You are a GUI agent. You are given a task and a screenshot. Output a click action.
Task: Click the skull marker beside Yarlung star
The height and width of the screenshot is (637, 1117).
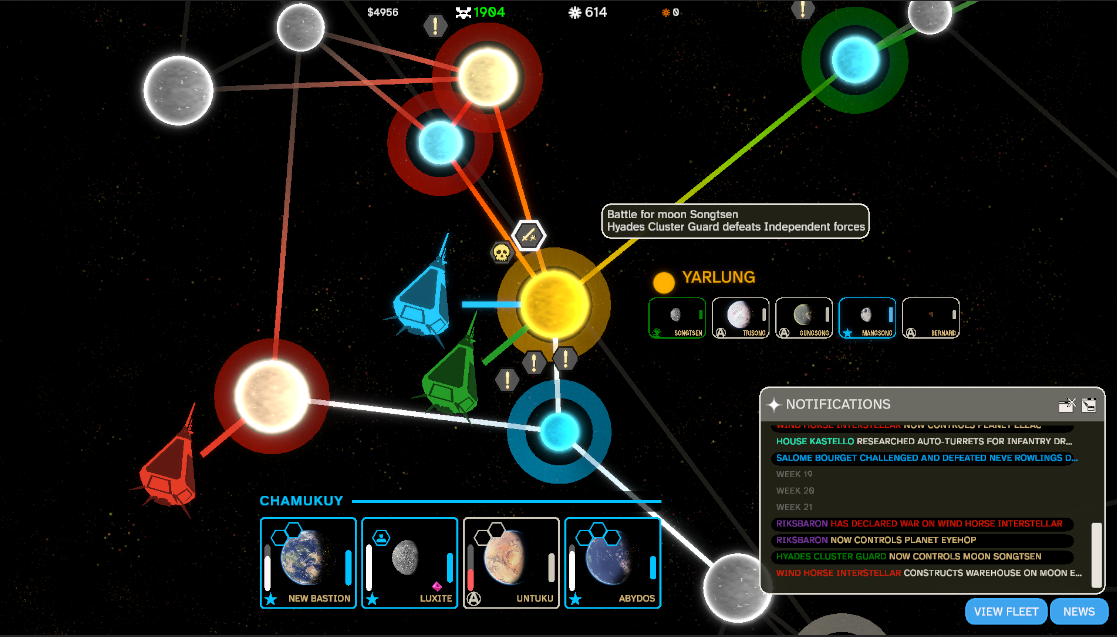pos(502,253)
